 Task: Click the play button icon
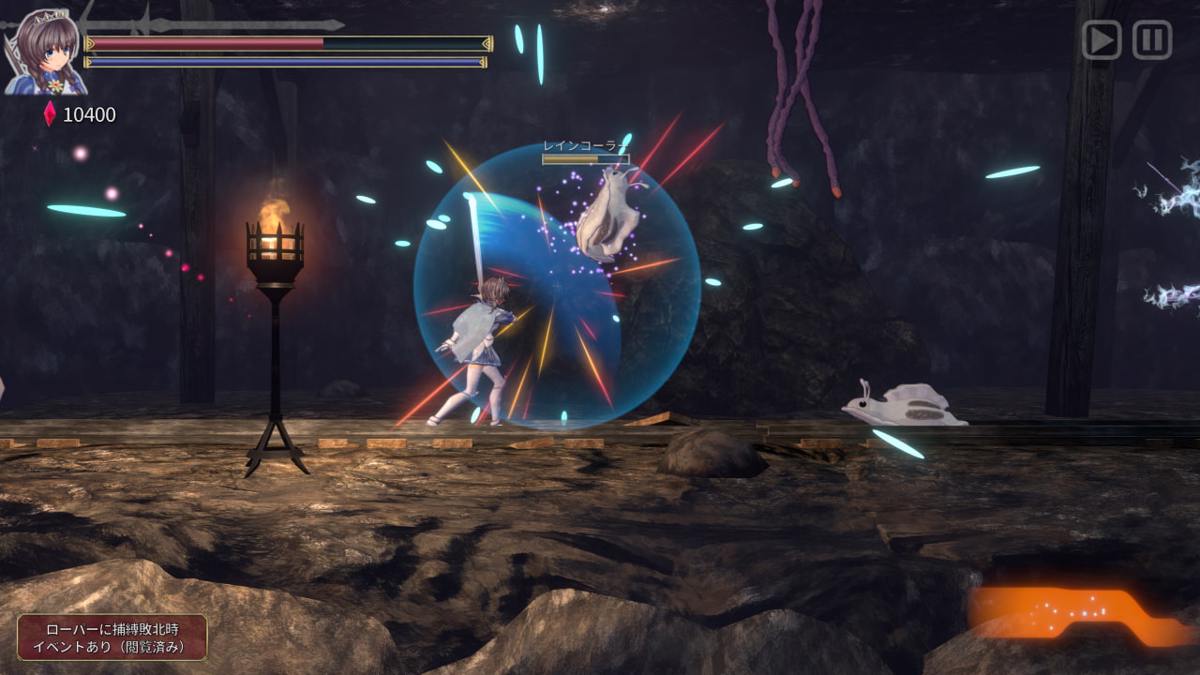pos(1101,41)
